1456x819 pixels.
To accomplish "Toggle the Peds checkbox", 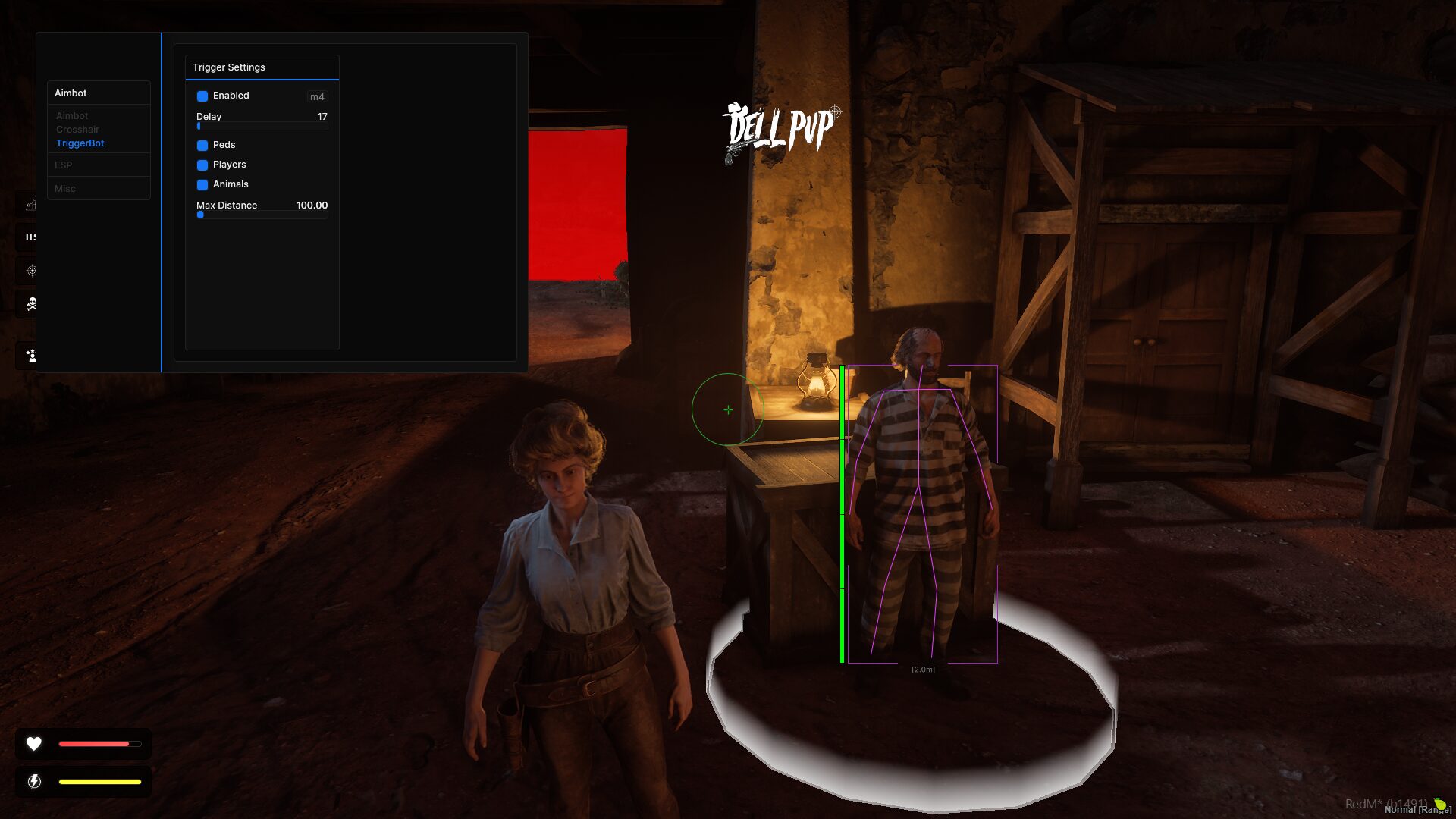I will point(202,145).
